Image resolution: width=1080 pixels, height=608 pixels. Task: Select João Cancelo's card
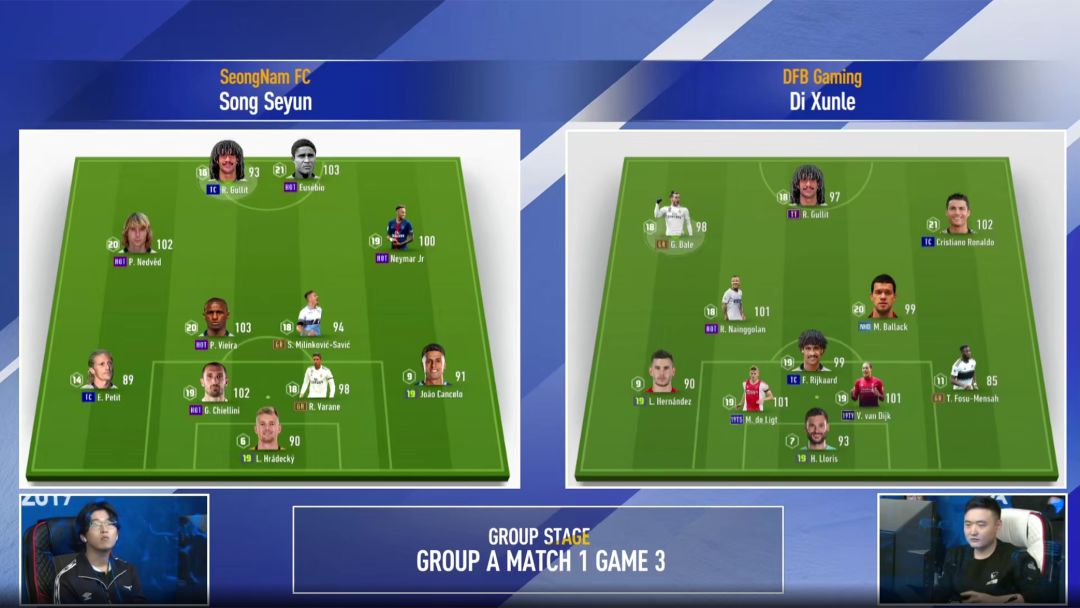click(433, 366)
